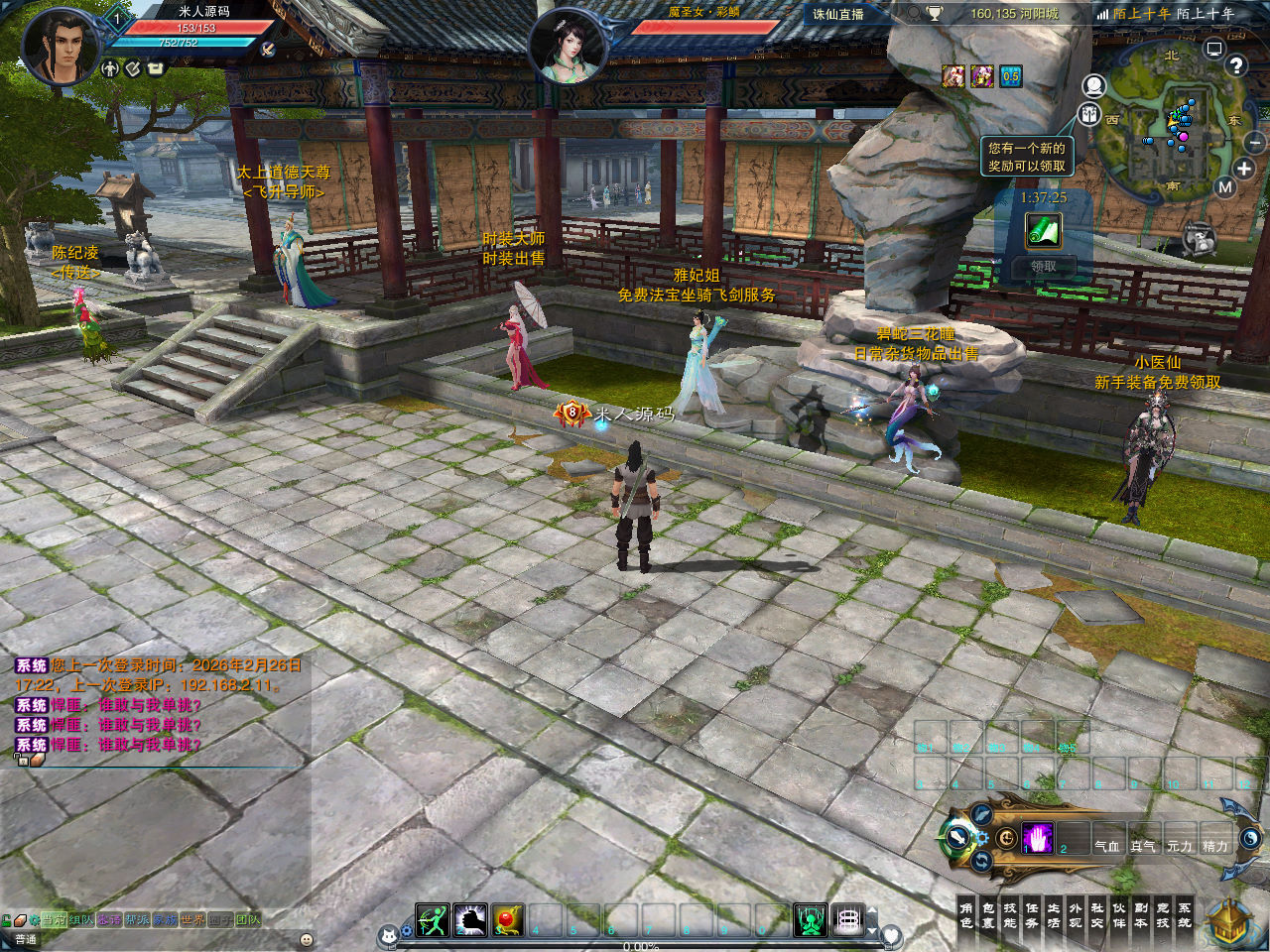The image size is (1270, 952).
Task: Use the green archer skill in hotbar
Action: click(433, 920)
